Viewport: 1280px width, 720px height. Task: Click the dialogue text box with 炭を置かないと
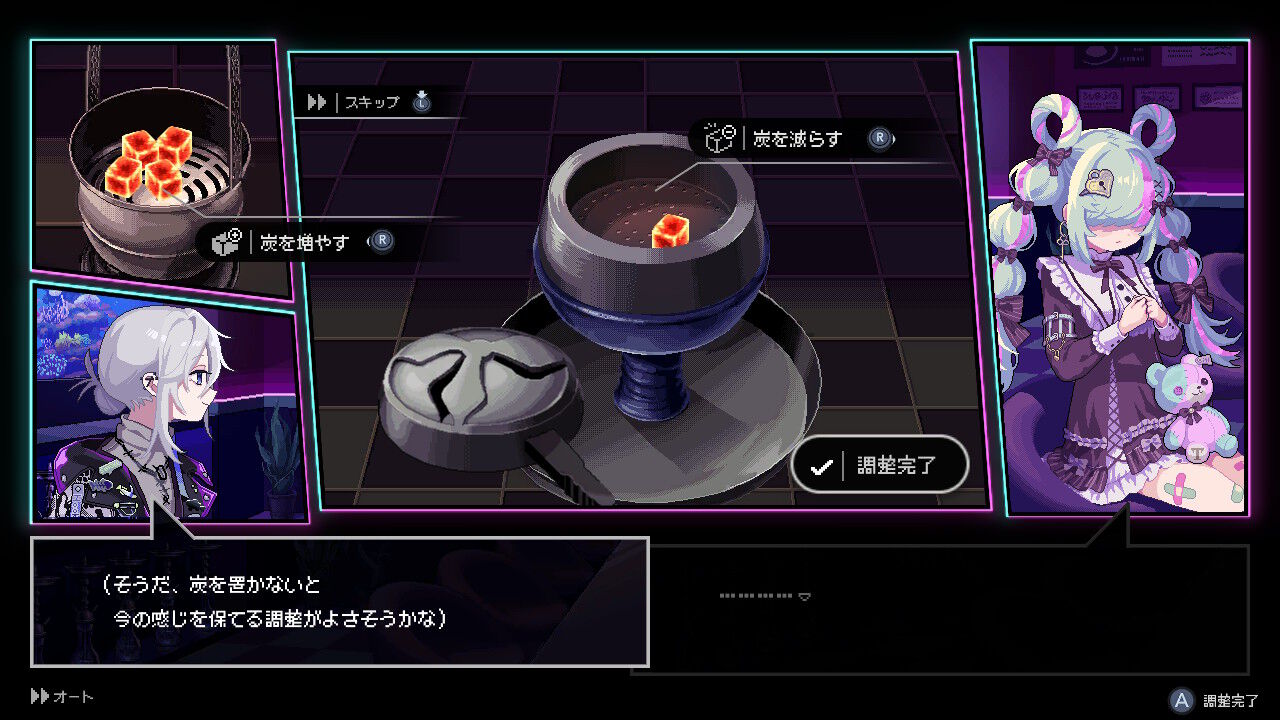tap(340, 600)
